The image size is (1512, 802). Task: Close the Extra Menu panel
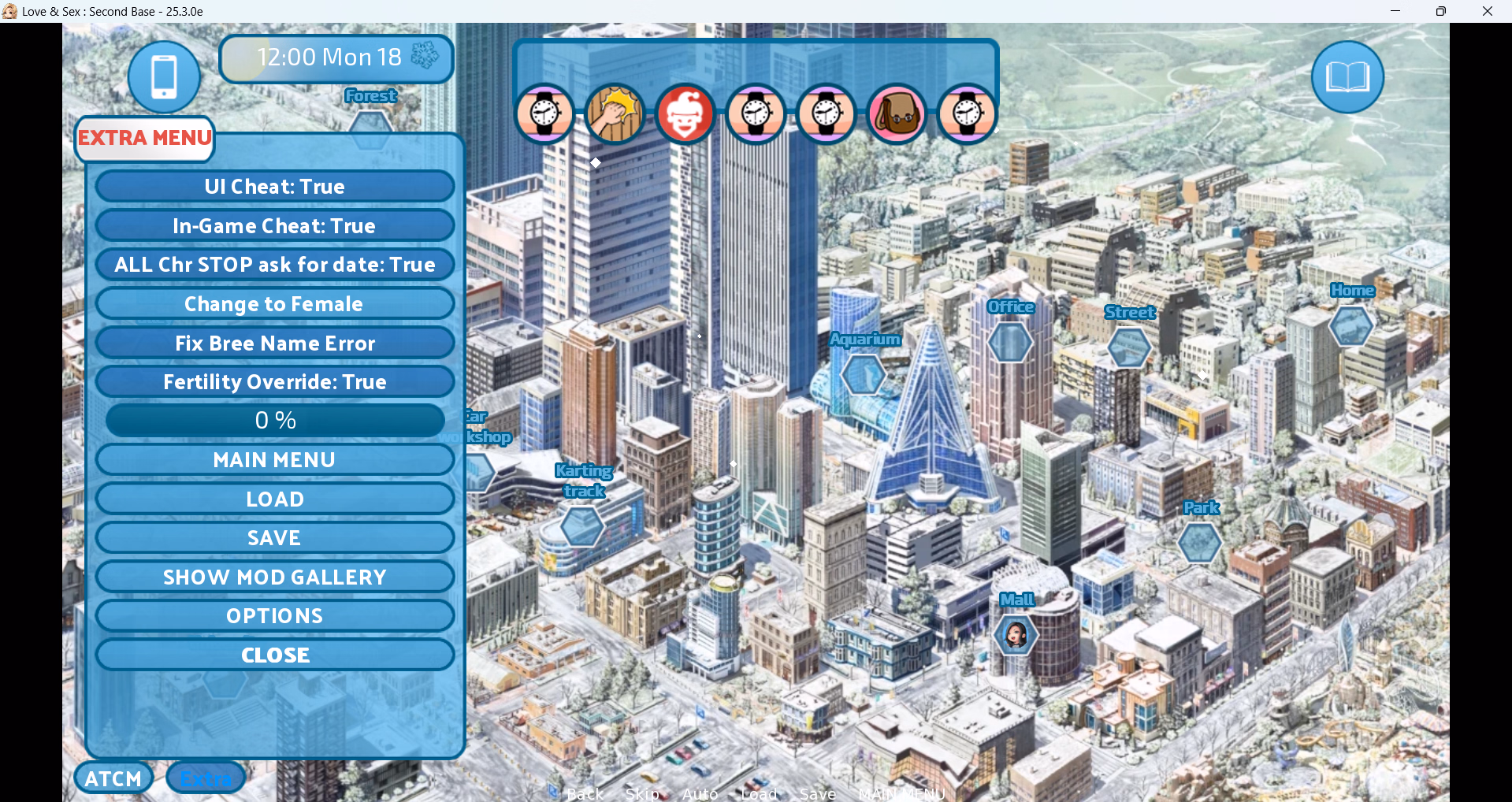pyautogui.click(x=274, y=655)
